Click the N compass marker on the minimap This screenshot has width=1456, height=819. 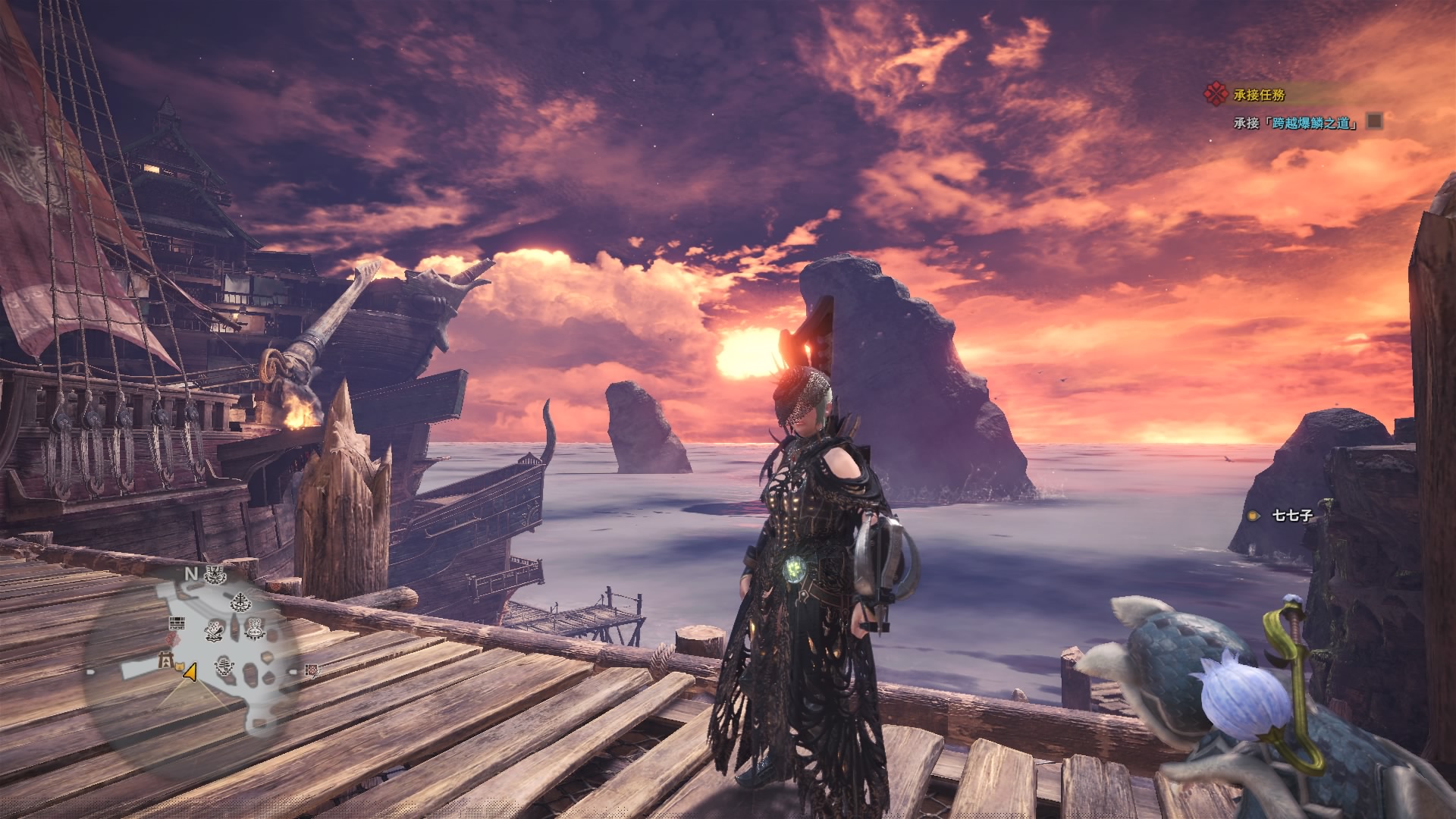click(x=190, y=574)
